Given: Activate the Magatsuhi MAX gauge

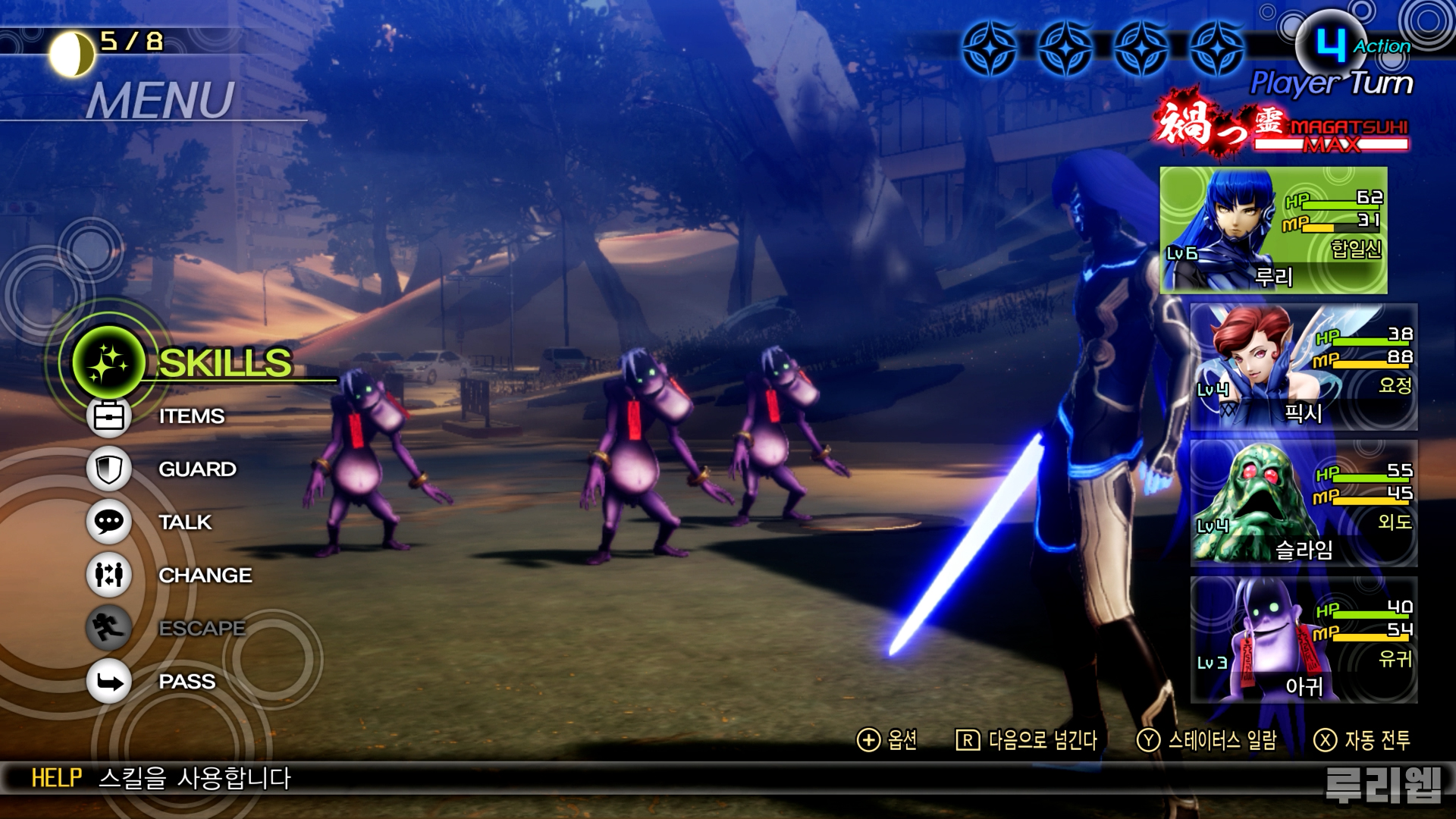Looking at the screenshot, I should click(x=1331, y=136).
